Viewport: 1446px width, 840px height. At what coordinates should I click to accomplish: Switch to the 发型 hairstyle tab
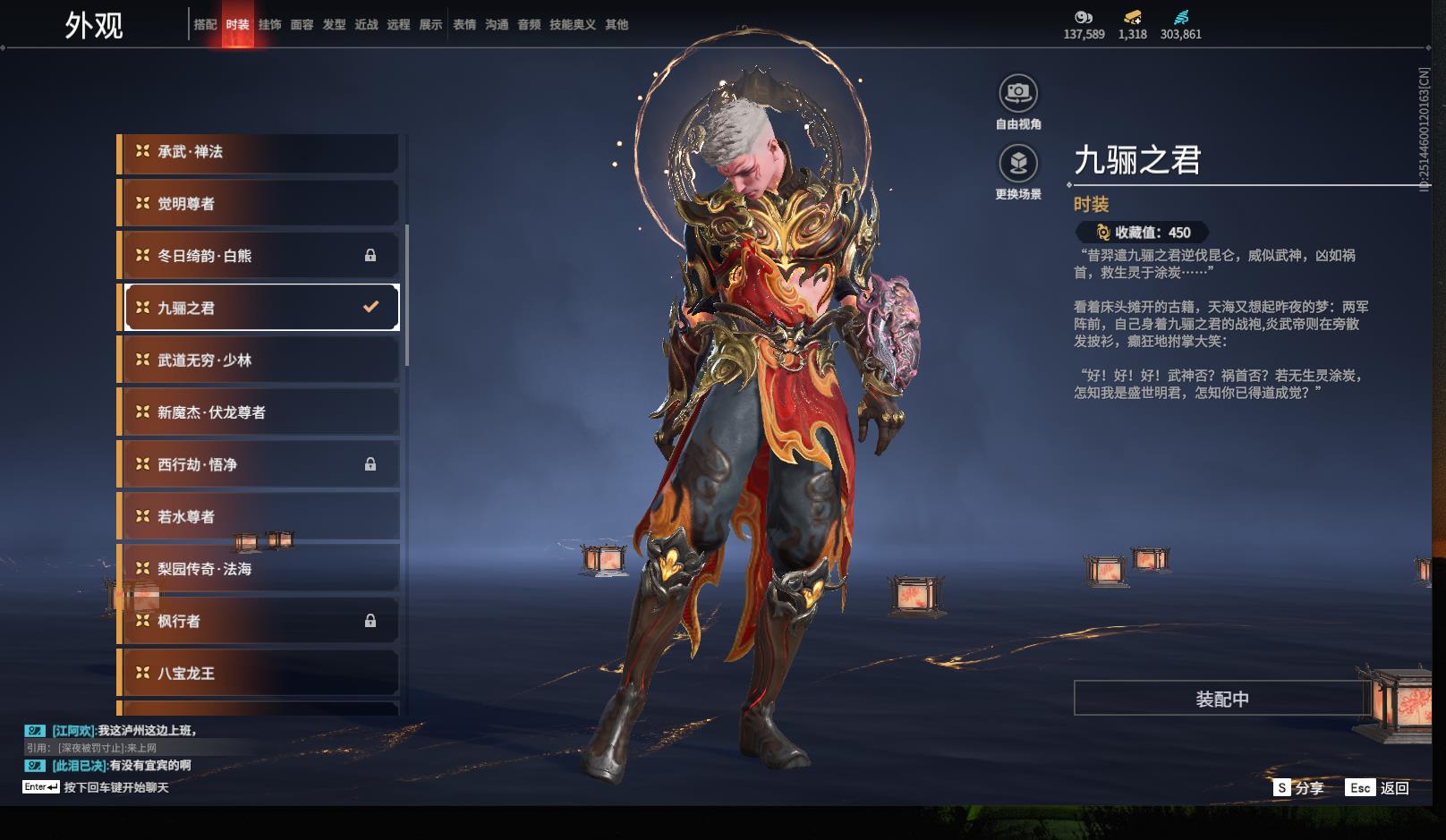334,25
